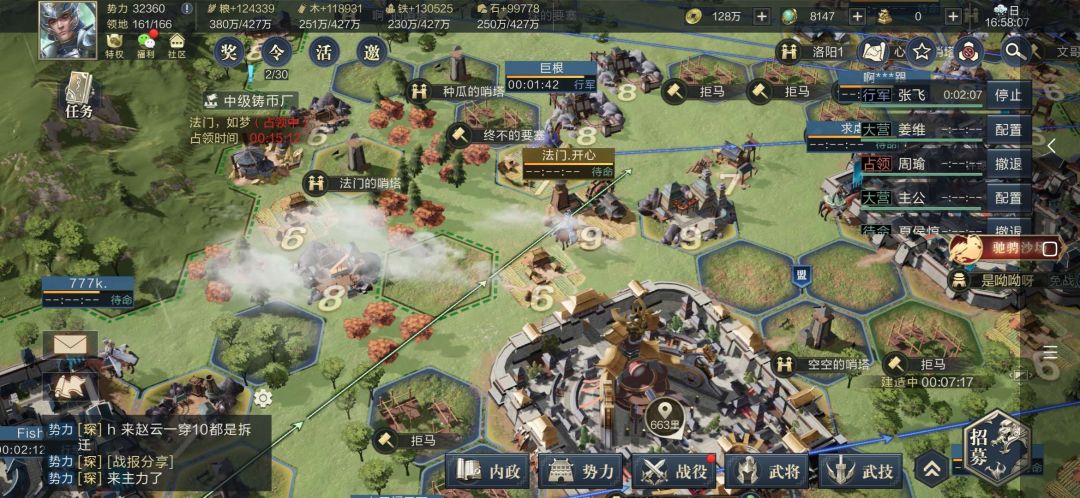Screen dimensions: 1080x498
Task: Open the 武将 generals menu
Action: pyautogui.click(x=768, y=470)
